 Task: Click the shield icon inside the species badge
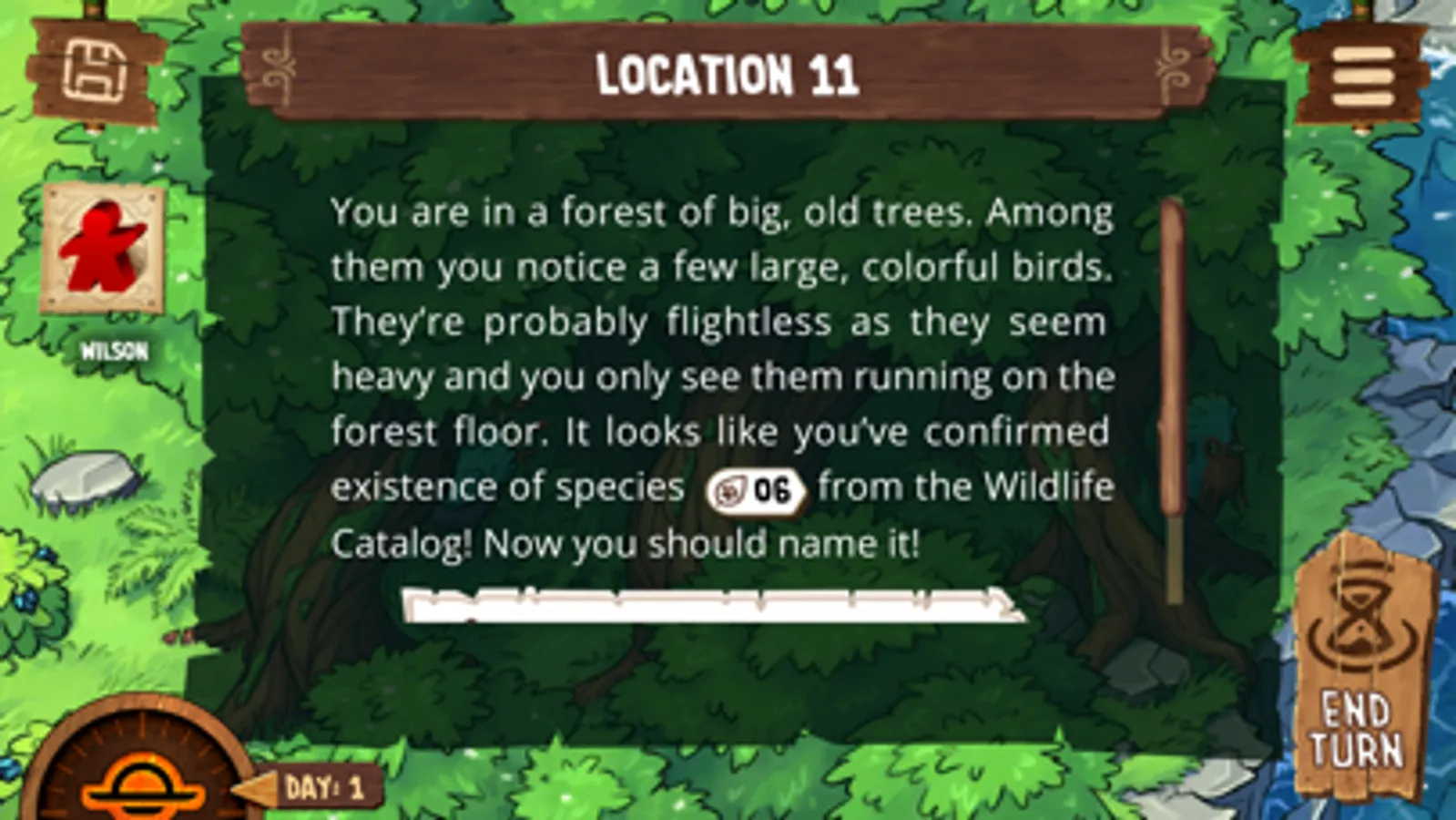point(730,489)
